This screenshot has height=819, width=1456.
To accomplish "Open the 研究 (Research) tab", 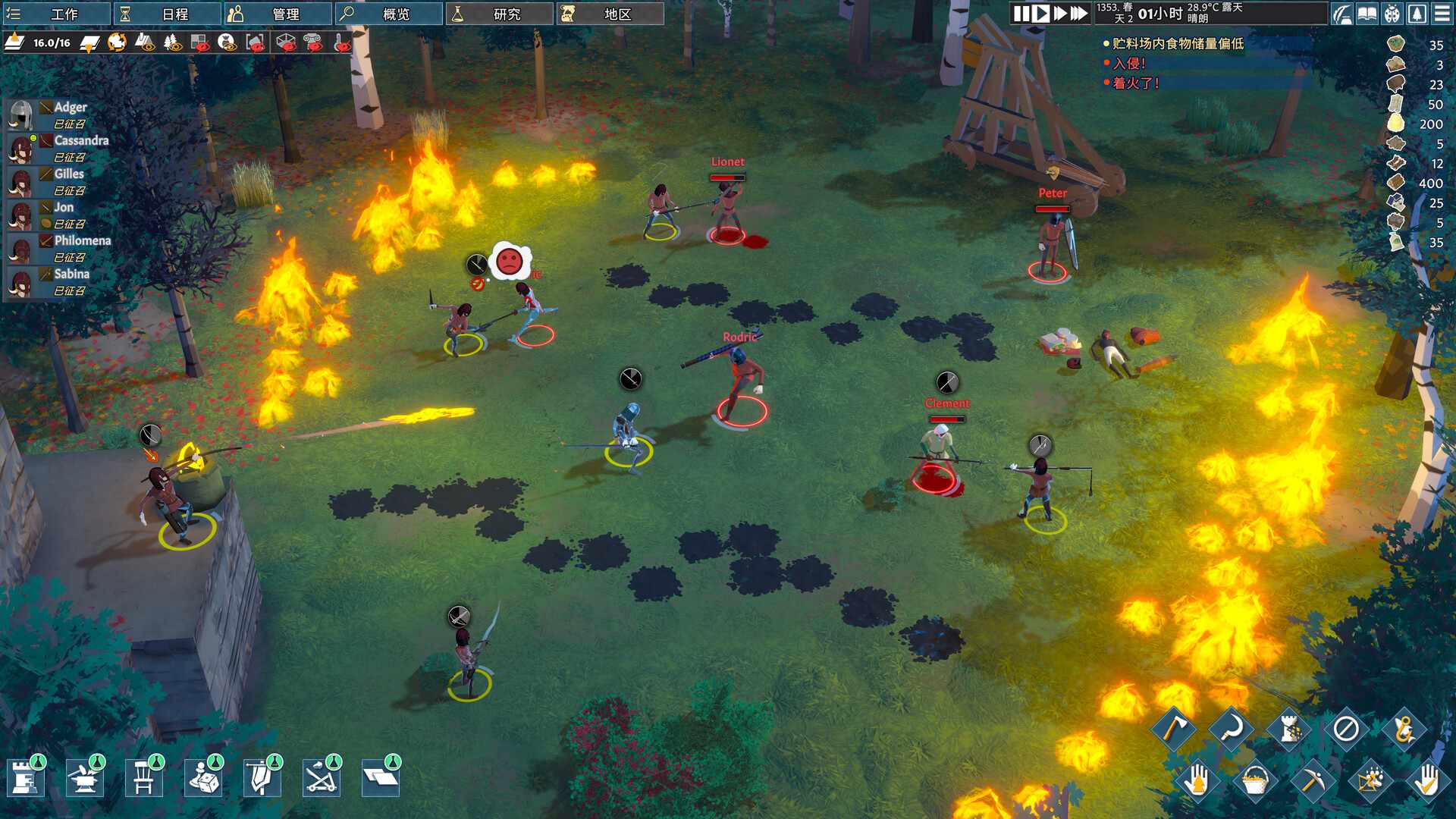I will pyautogui.click(x=498, y=14).
